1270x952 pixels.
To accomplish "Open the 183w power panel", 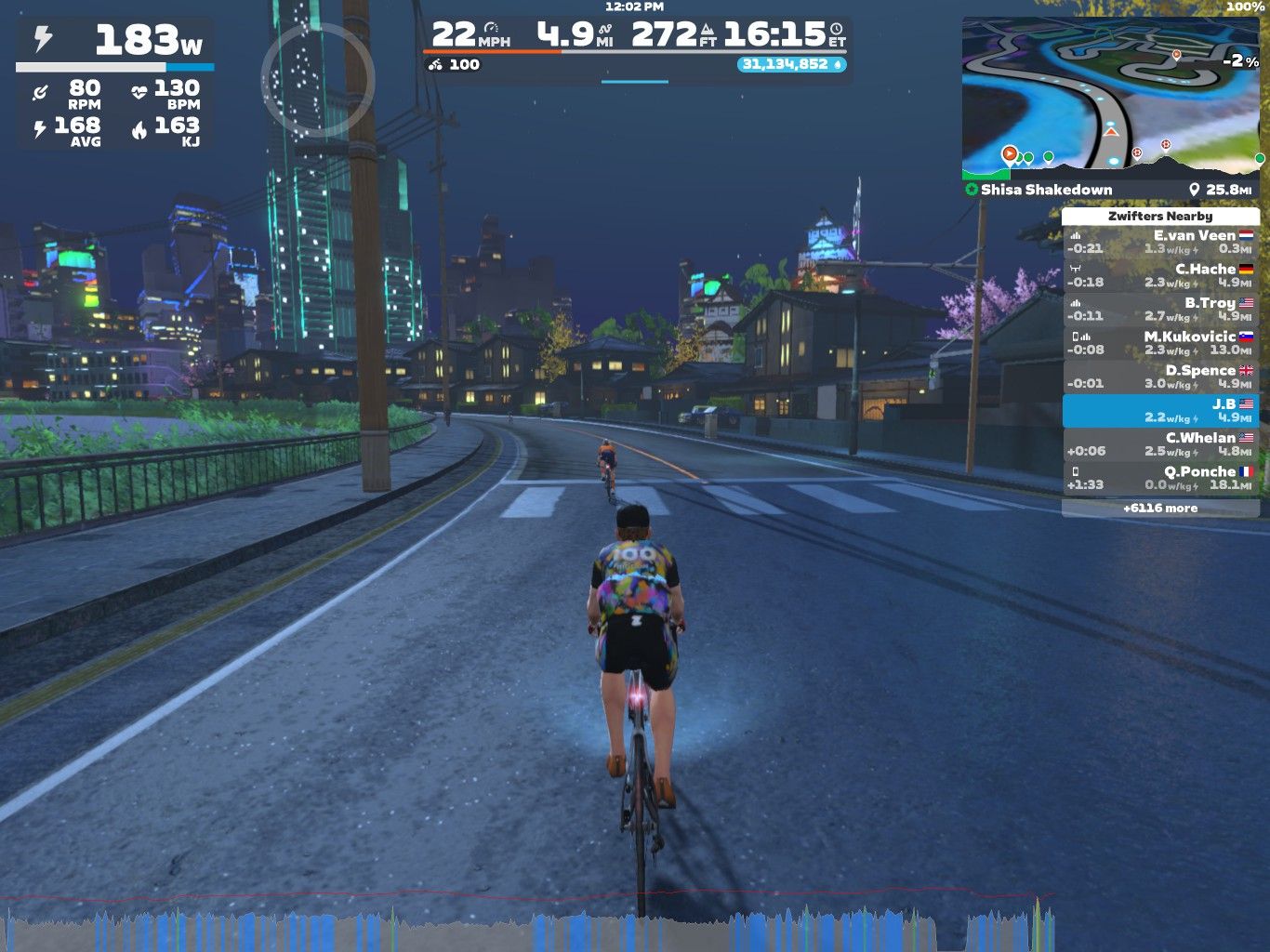I will pos(115,42).
